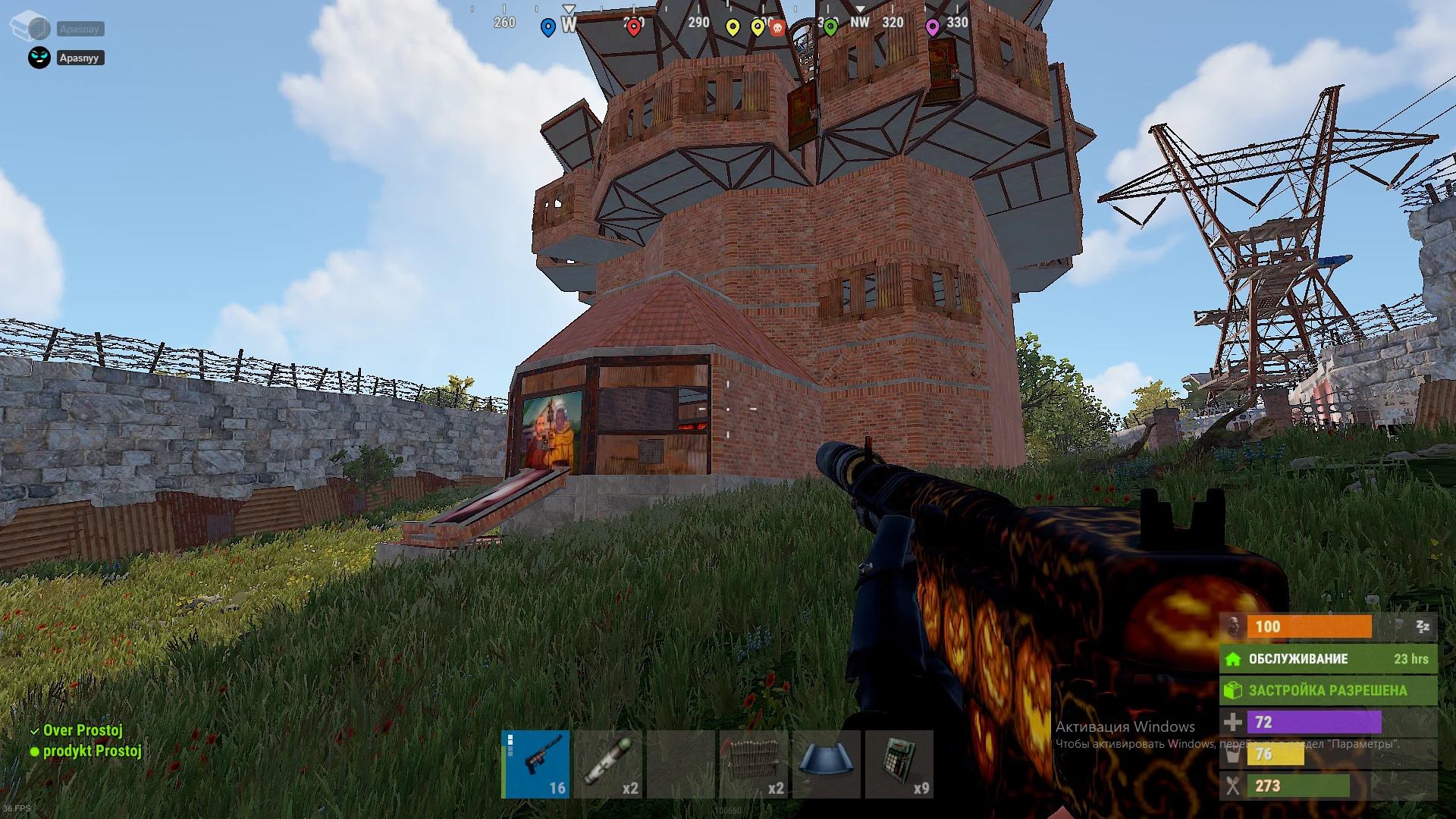Select the medical syringe slot
This screenshot has width=1456, height=819.
pyautogui.click(x=608, y=764)
